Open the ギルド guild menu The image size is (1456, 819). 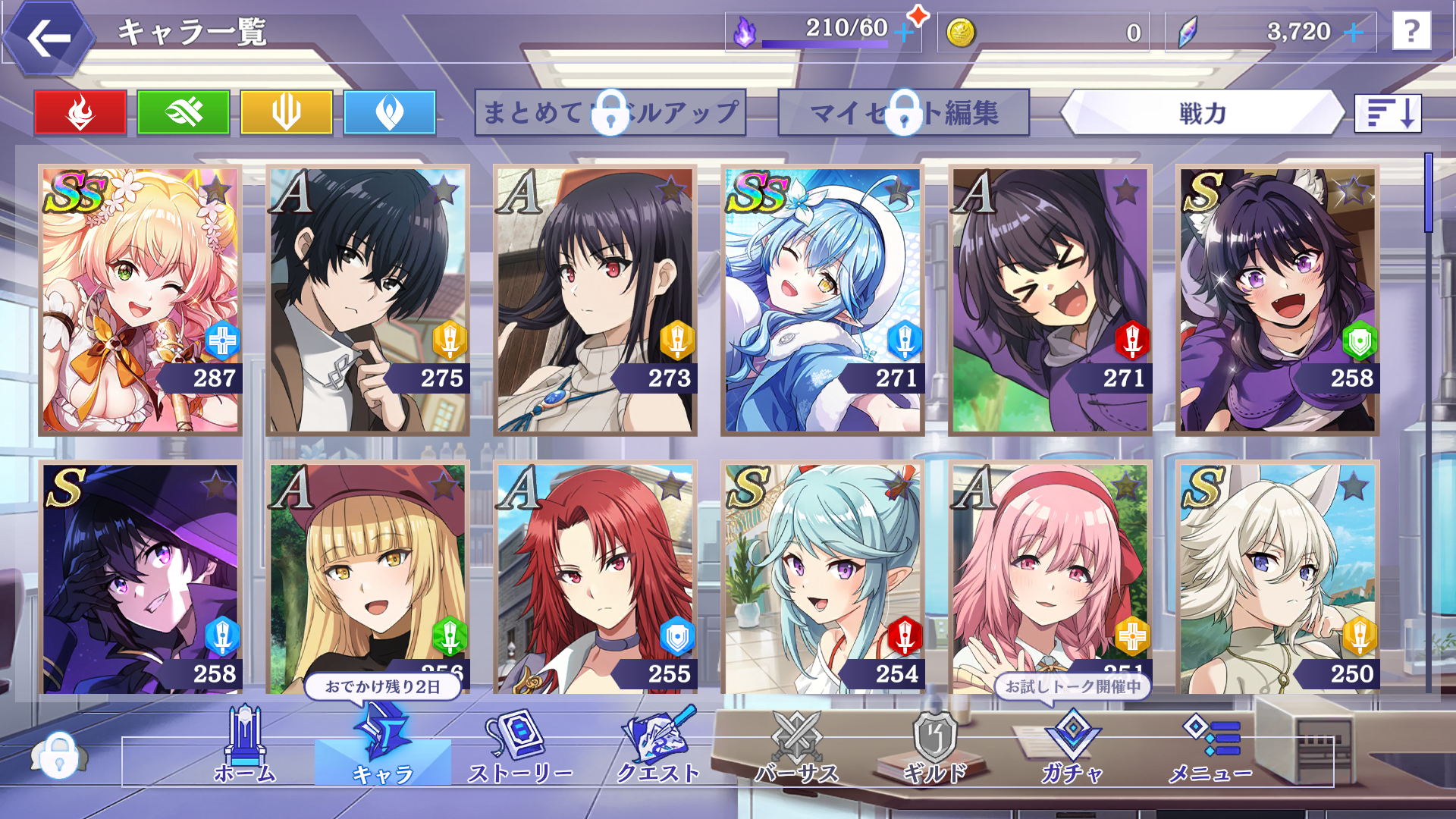click(935, 747)
